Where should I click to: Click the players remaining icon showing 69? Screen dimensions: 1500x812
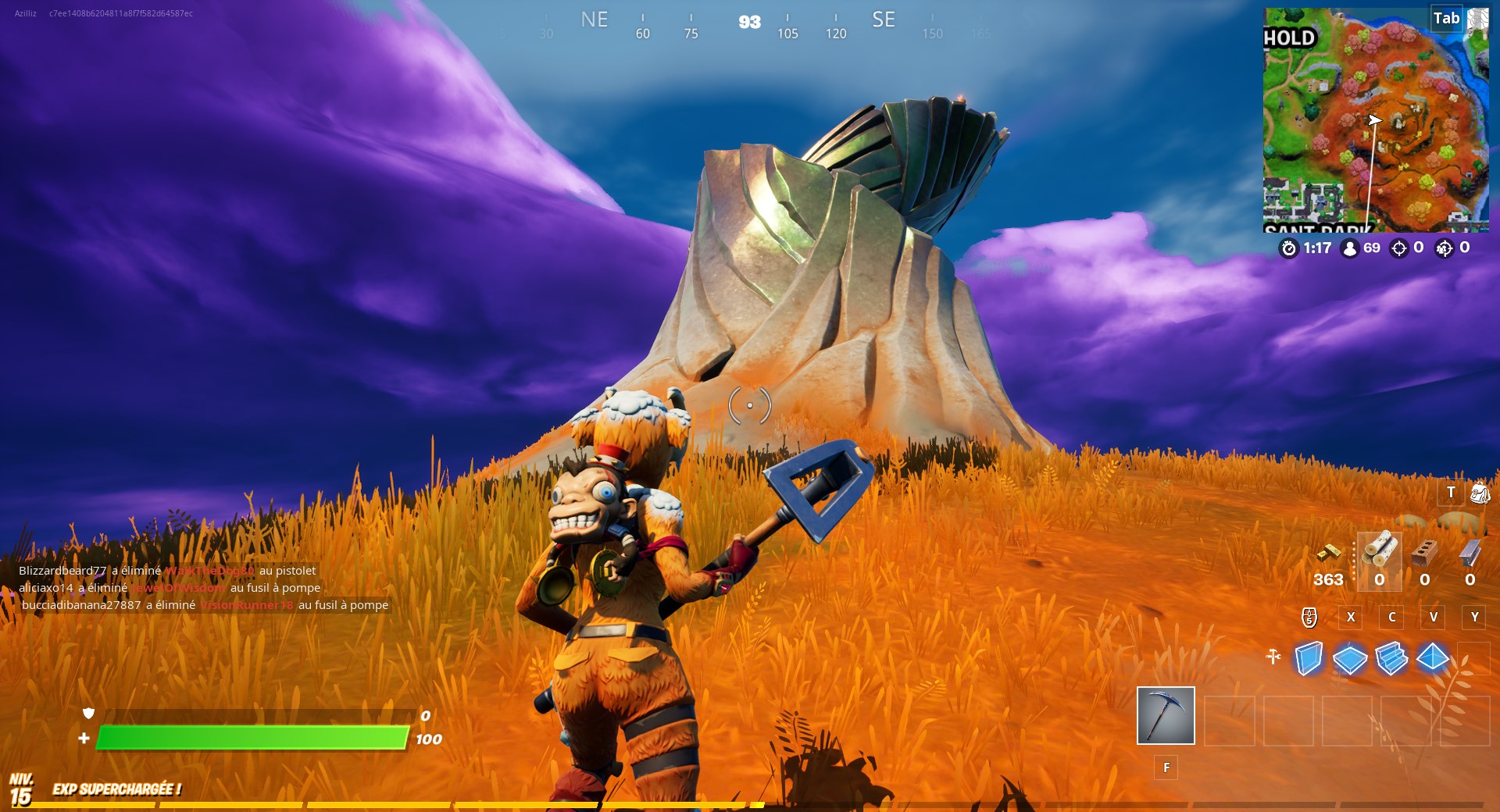tap(1350, 250)
